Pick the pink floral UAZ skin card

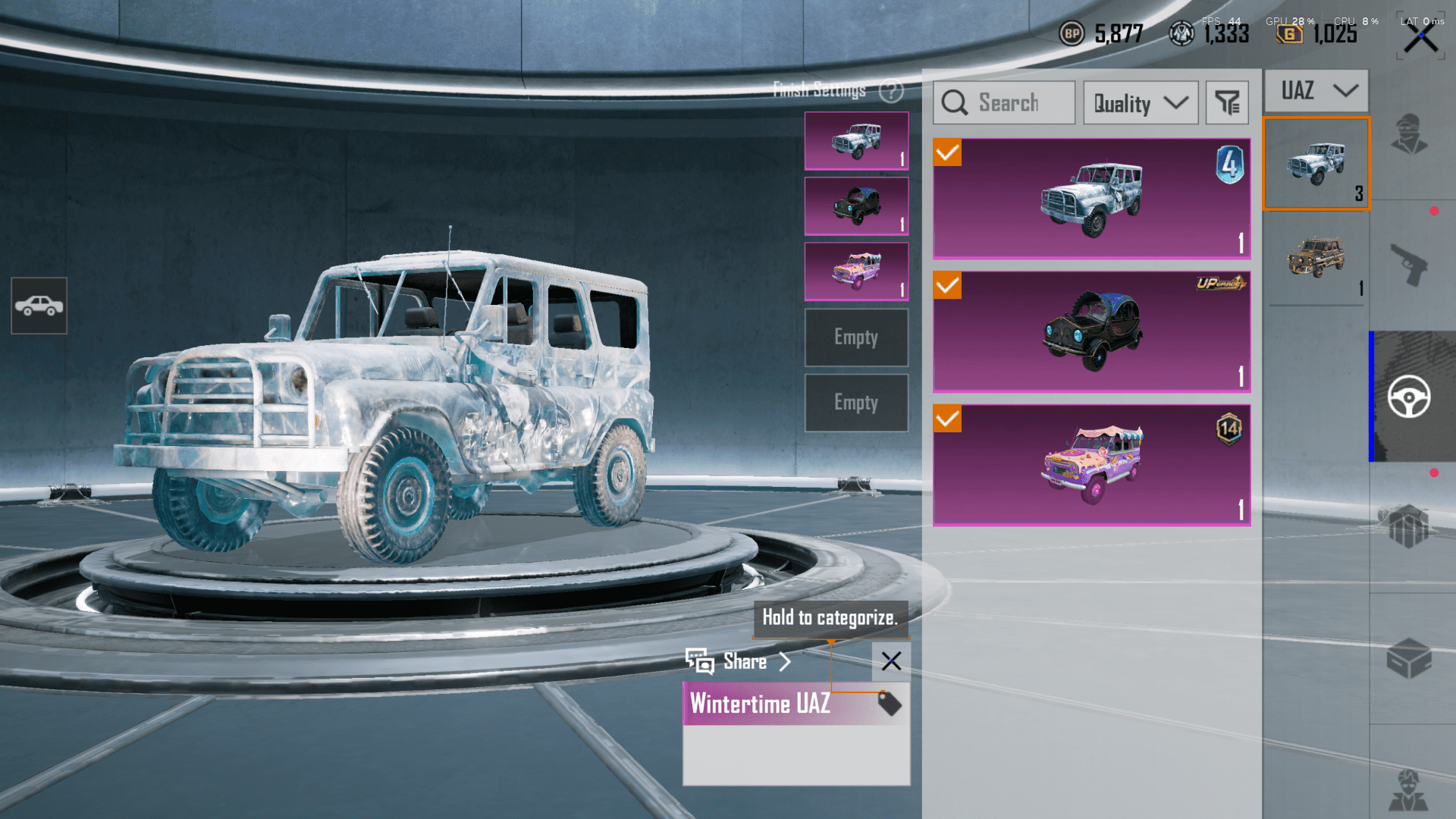[1091, 464]
